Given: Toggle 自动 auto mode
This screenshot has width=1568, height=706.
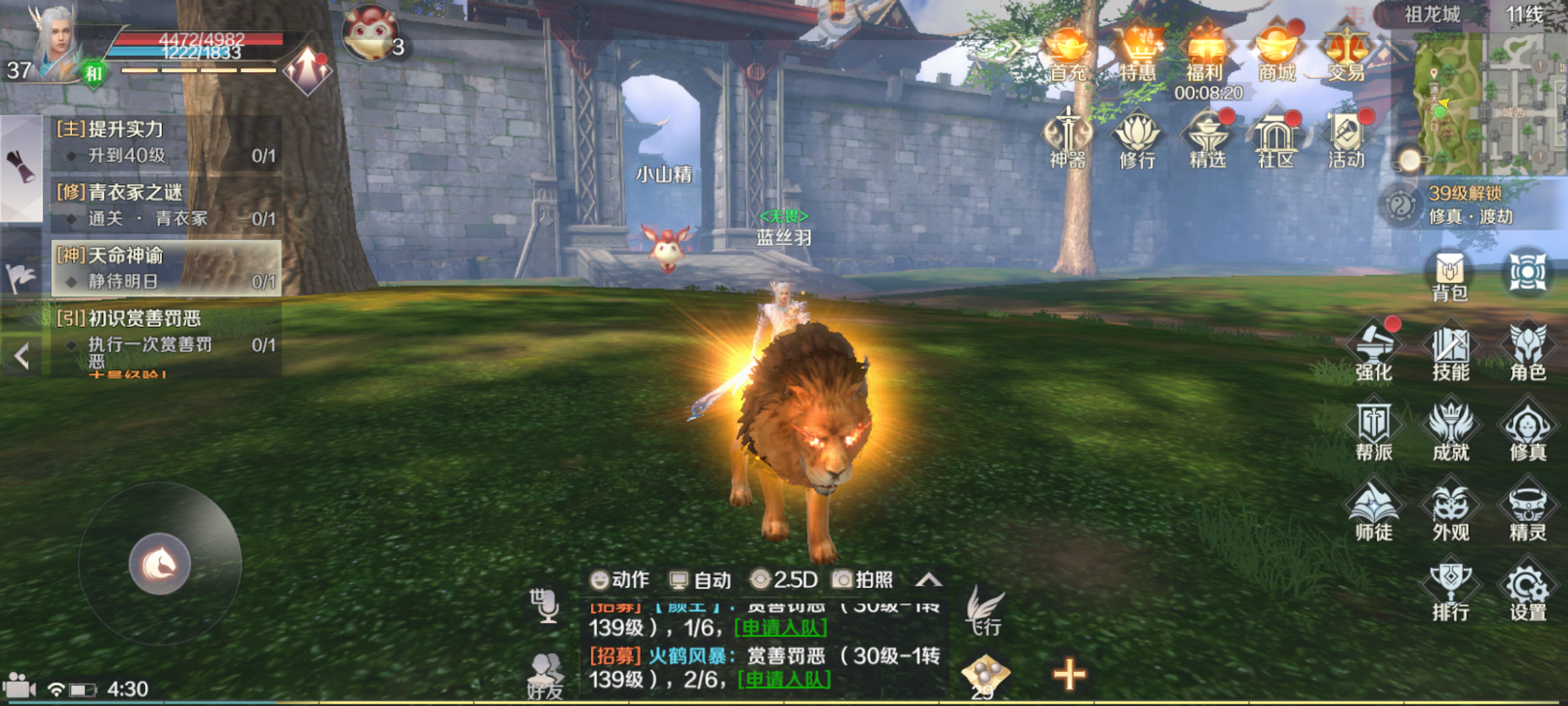Looking at the screenshot, I should click(701, 580).
